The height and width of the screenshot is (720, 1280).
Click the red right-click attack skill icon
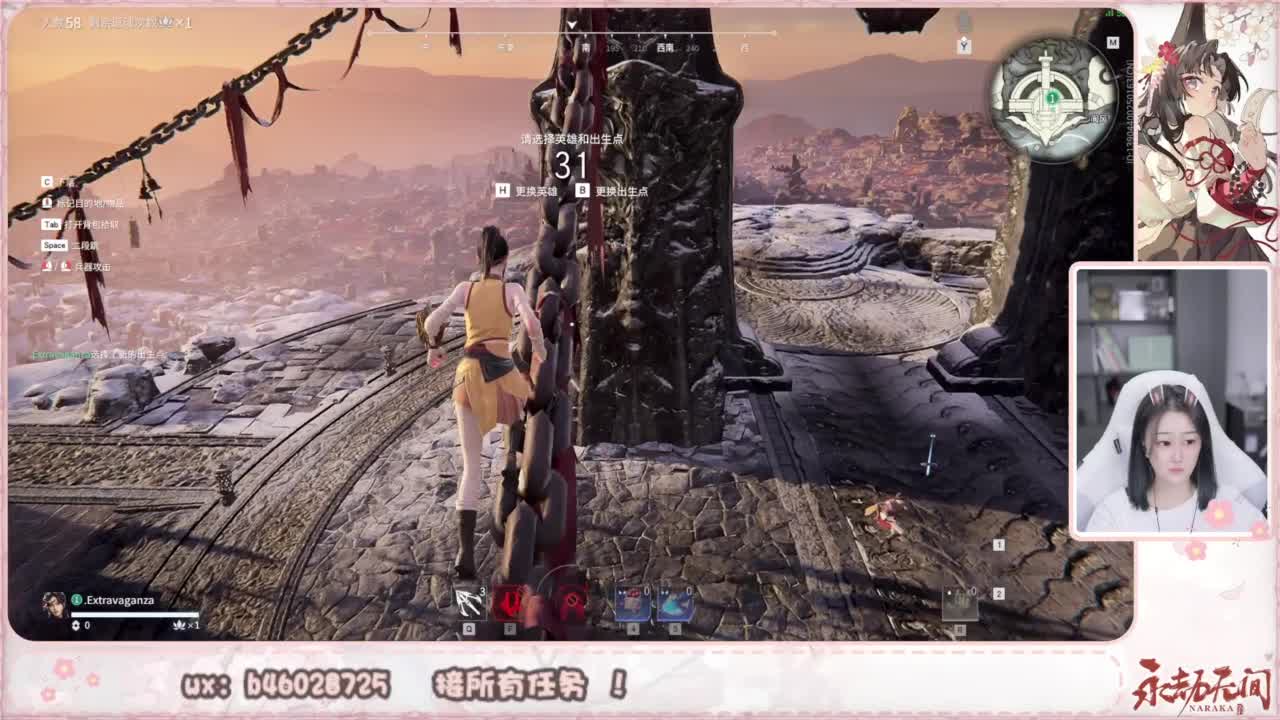pyautogui.click(x=571, y=601)
